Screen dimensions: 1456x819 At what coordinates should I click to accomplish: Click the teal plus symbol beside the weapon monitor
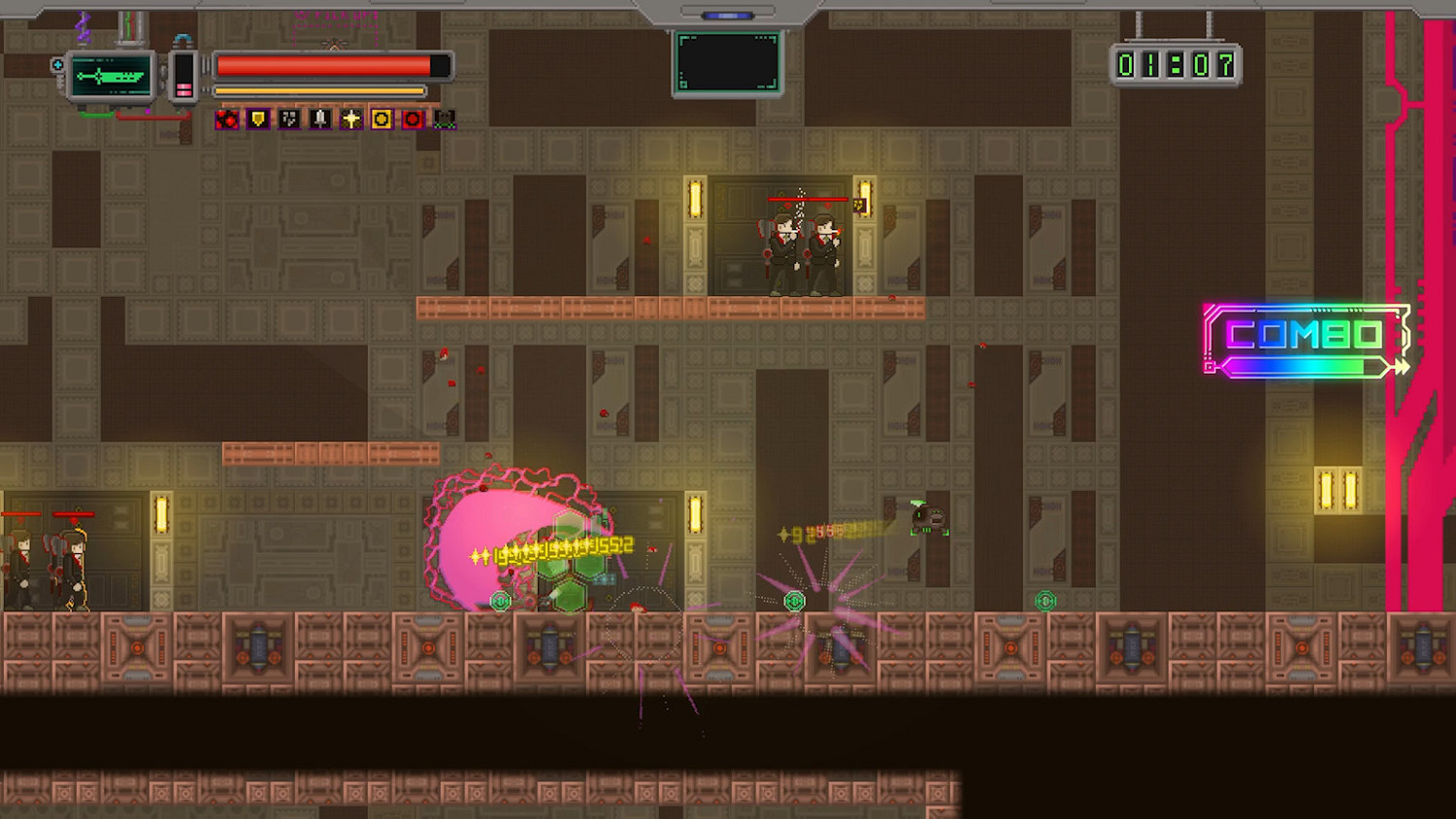click(x=58, y=65)
